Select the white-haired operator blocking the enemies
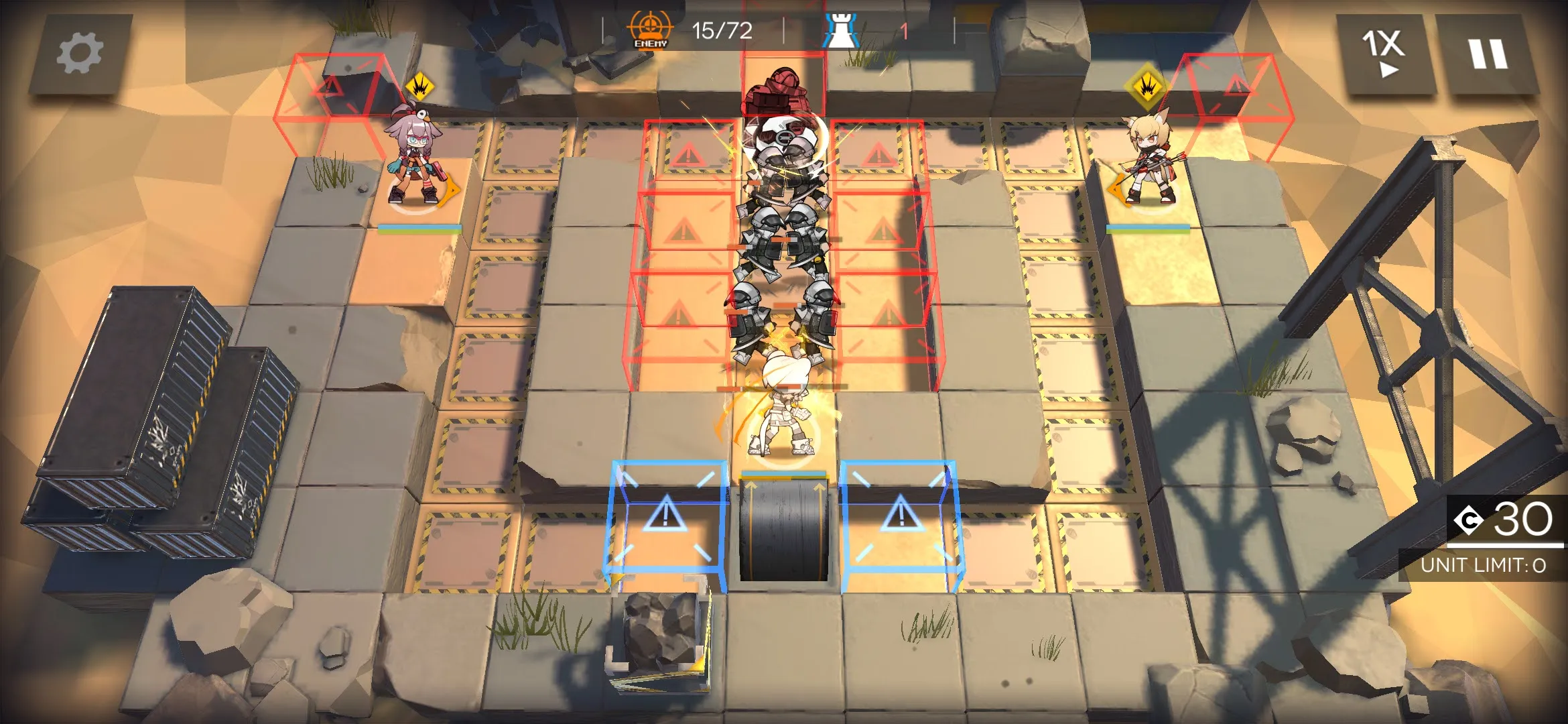Screen dimensions: 1568x724 tap(781, 409)
